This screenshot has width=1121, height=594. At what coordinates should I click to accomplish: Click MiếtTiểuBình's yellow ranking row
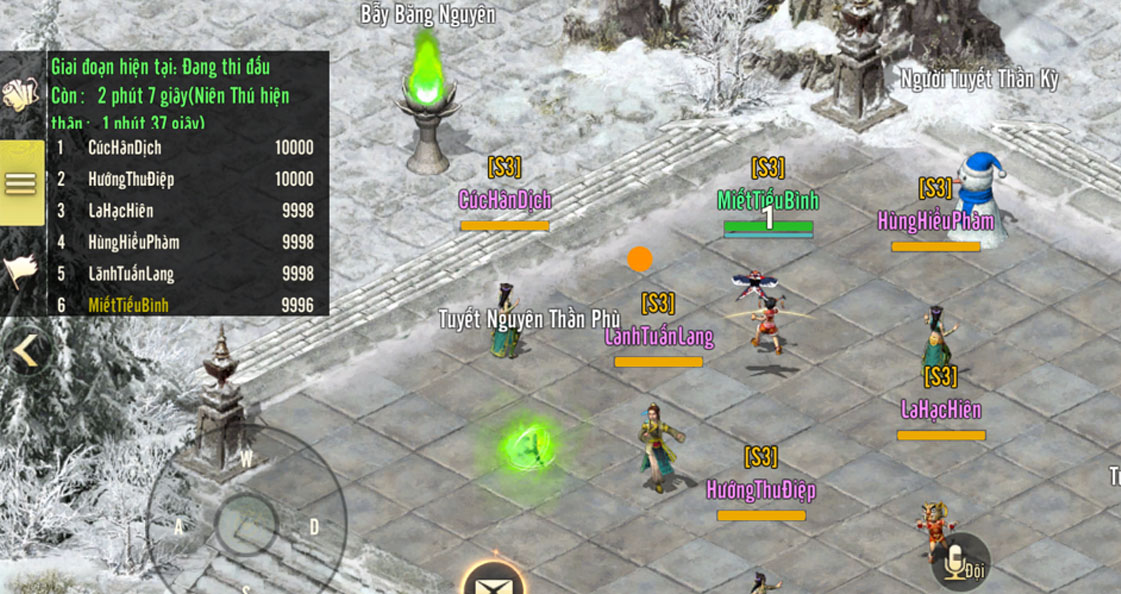click(x=185, y=305)
